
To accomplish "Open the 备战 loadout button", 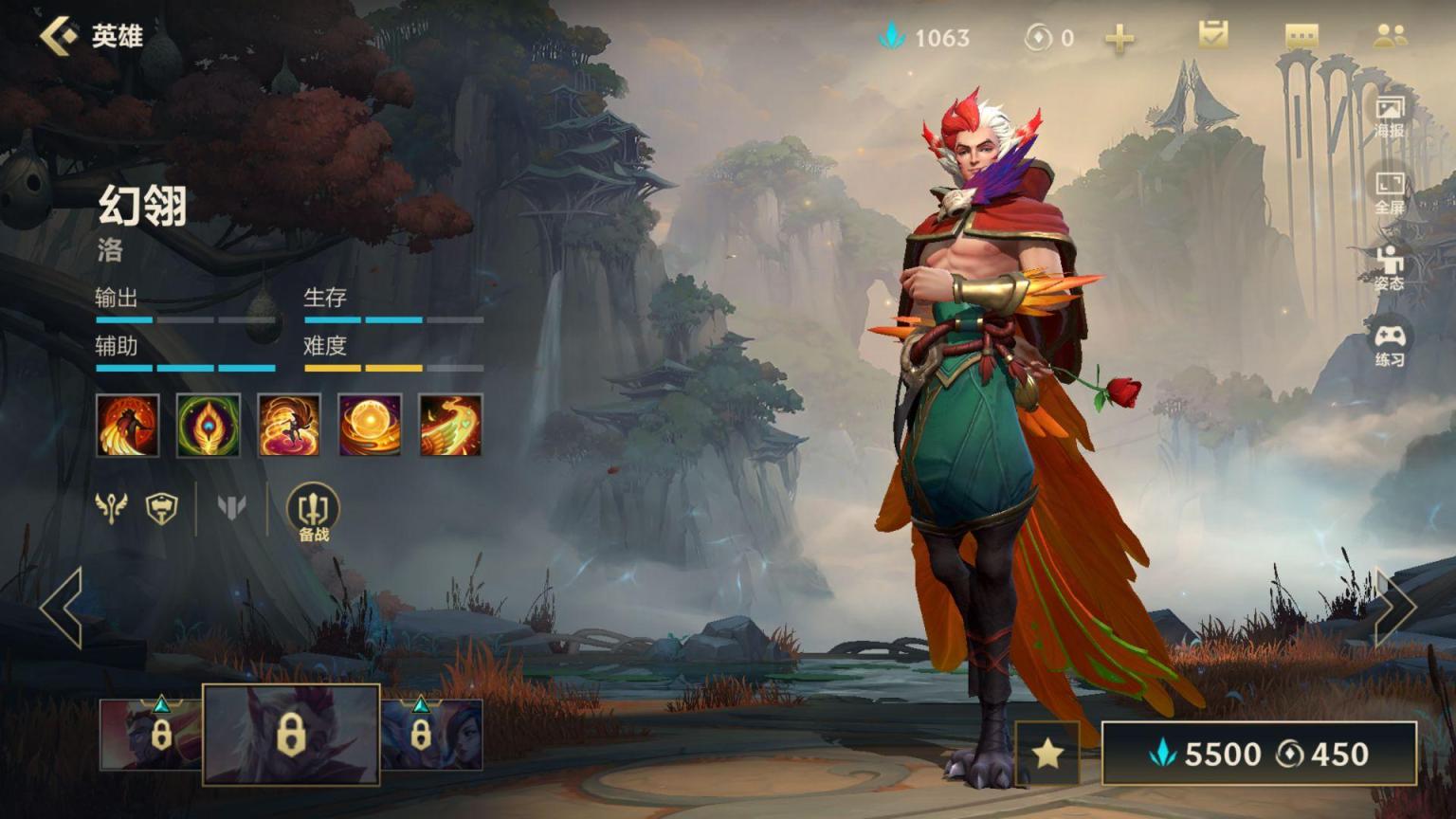I will [313, 513].
